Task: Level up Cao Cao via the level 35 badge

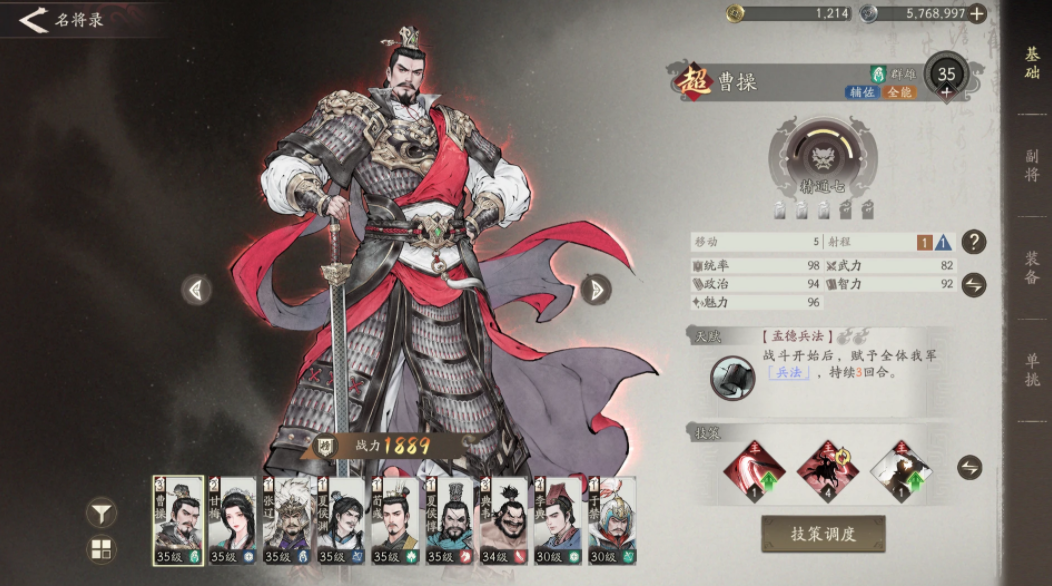Action: [945, 76]
